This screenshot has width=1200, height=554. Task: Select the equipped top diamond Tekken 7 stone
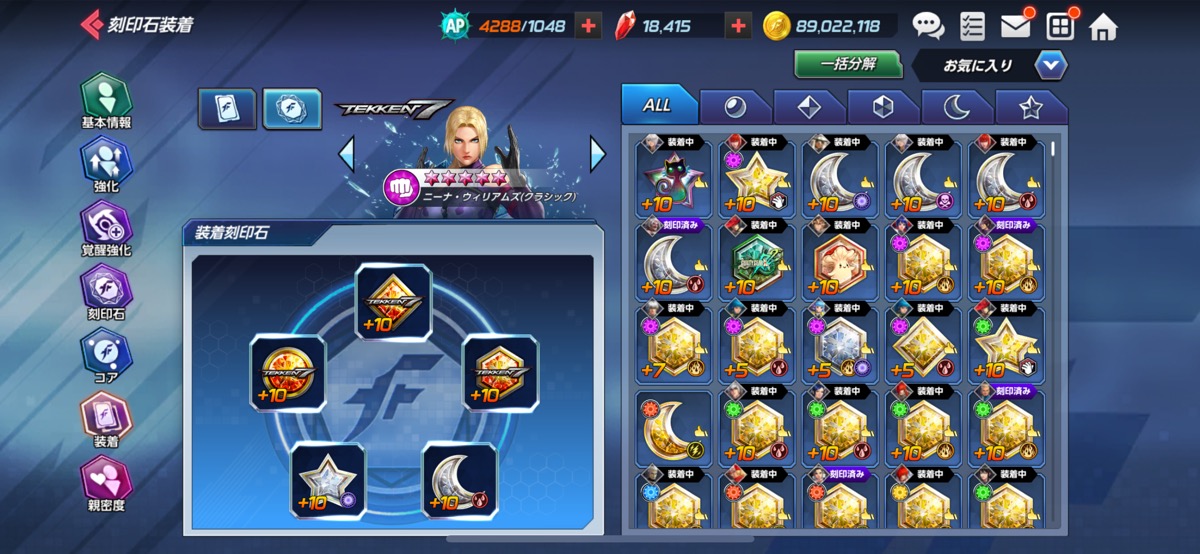pyautogui.click(x=393, y=303)
